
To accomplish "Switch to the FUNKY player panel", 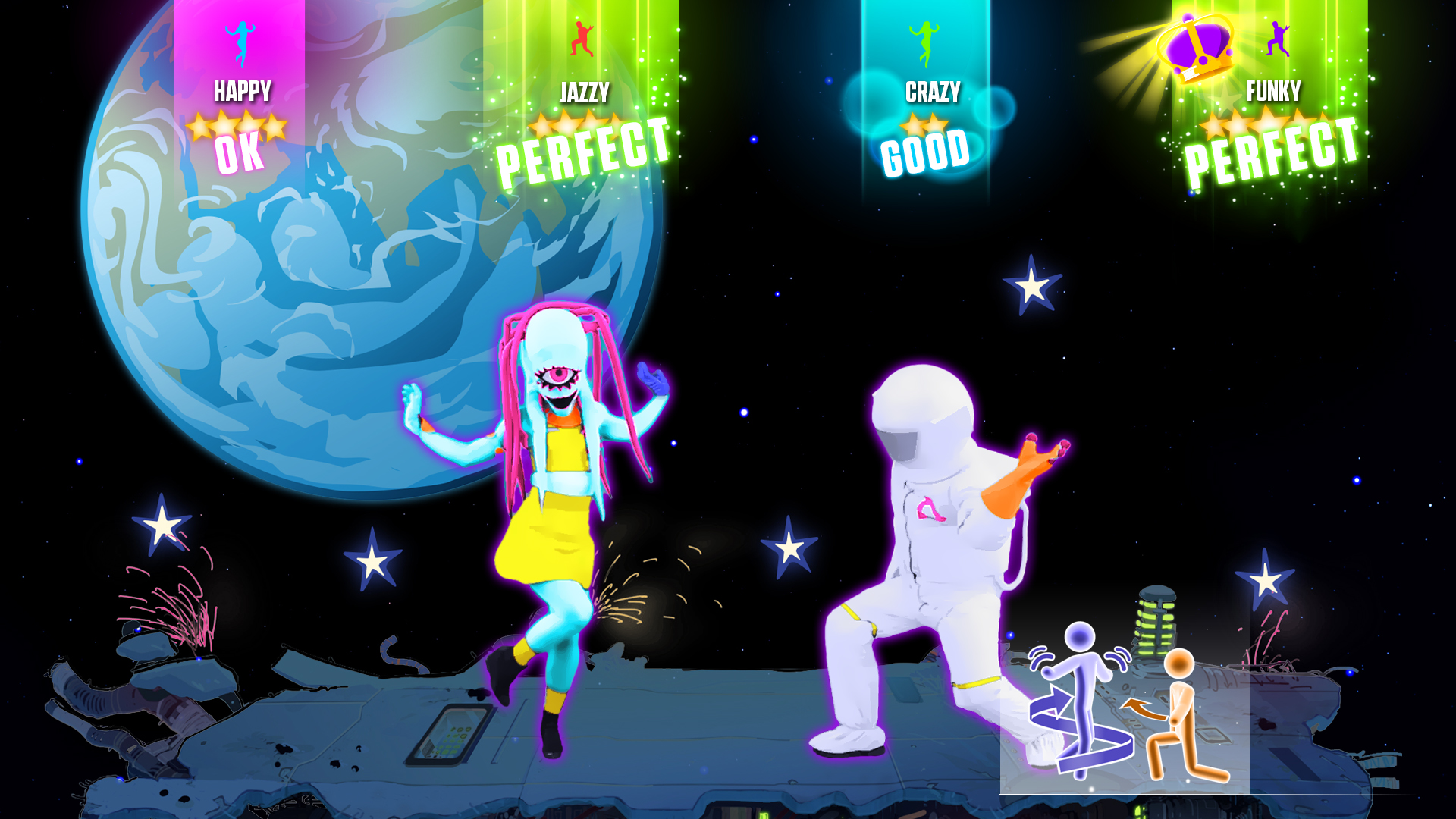I will point(1274,89).
